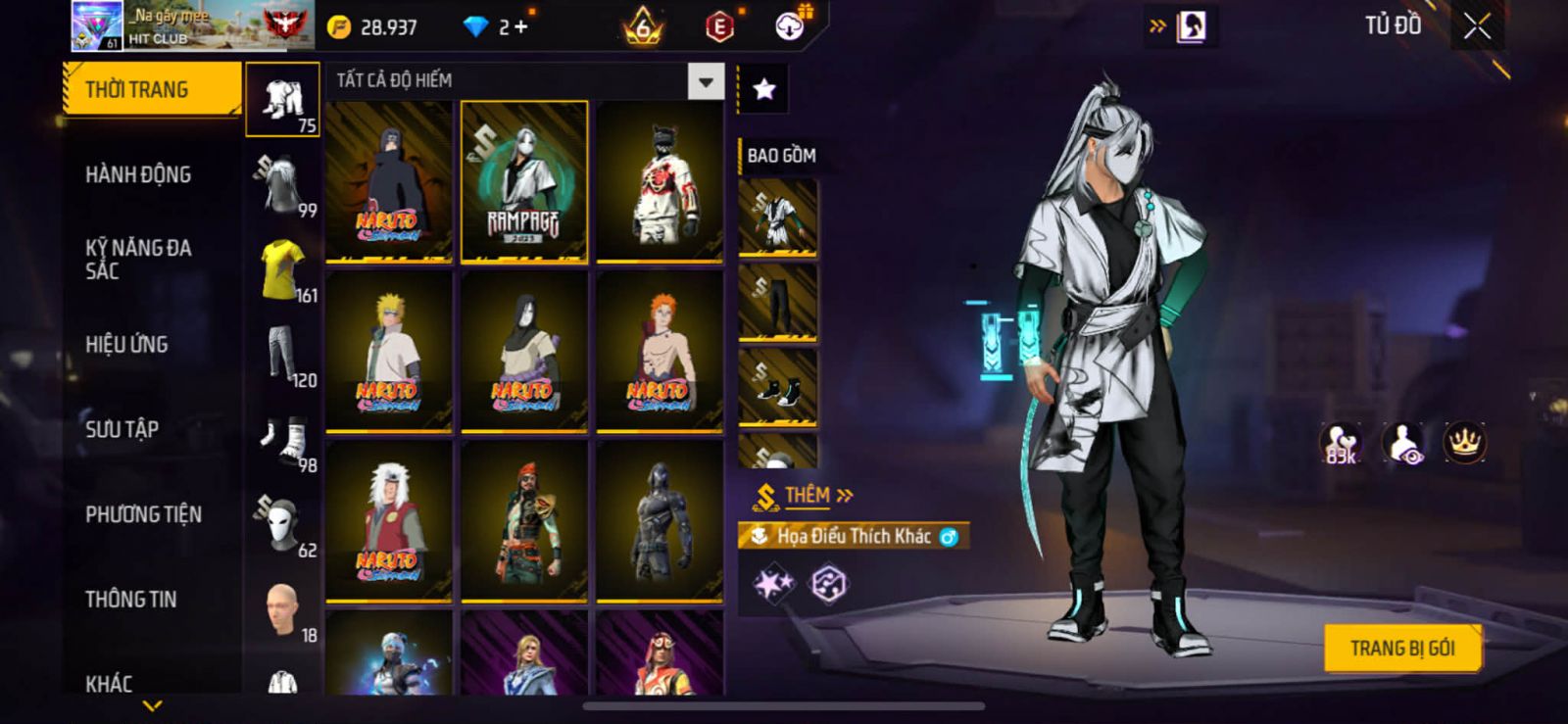Select the HIỆU ỨNG category
Viewport: 1568px width, 724px height.
coord(126,345)
